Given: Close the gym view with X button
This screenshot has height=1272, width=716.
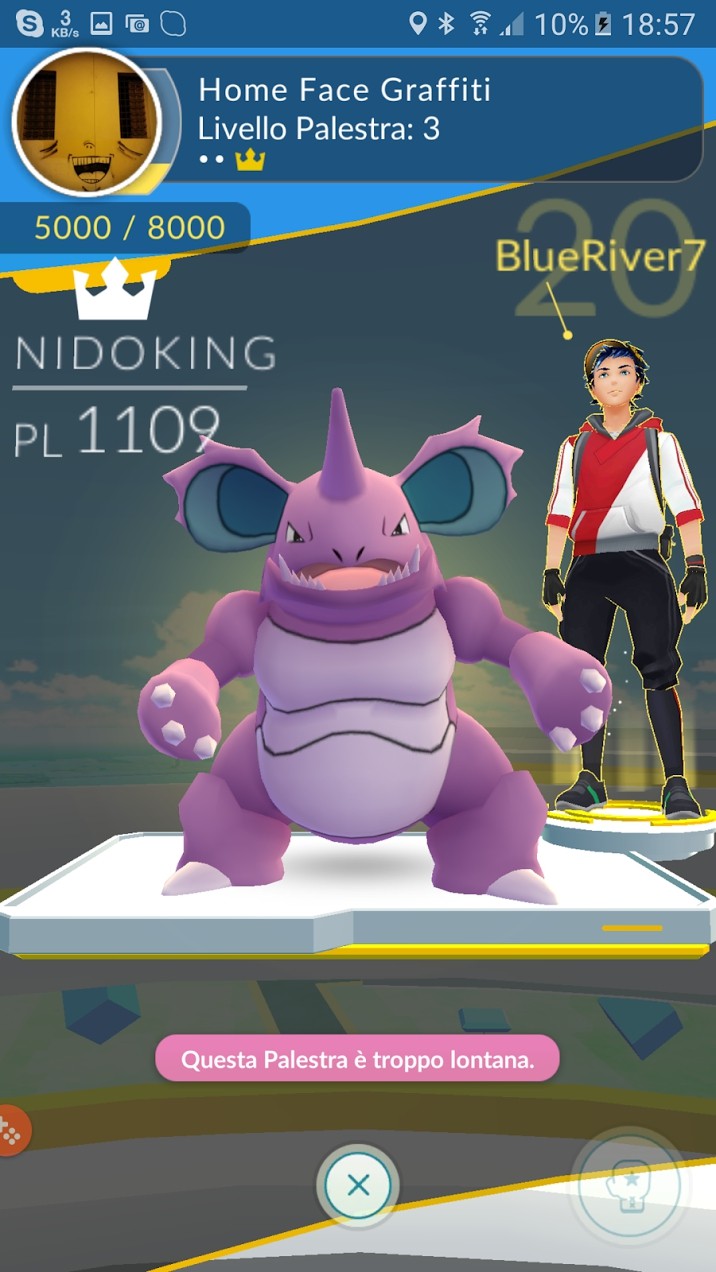Looking at the screenshot, I should tap(358, 1186).
